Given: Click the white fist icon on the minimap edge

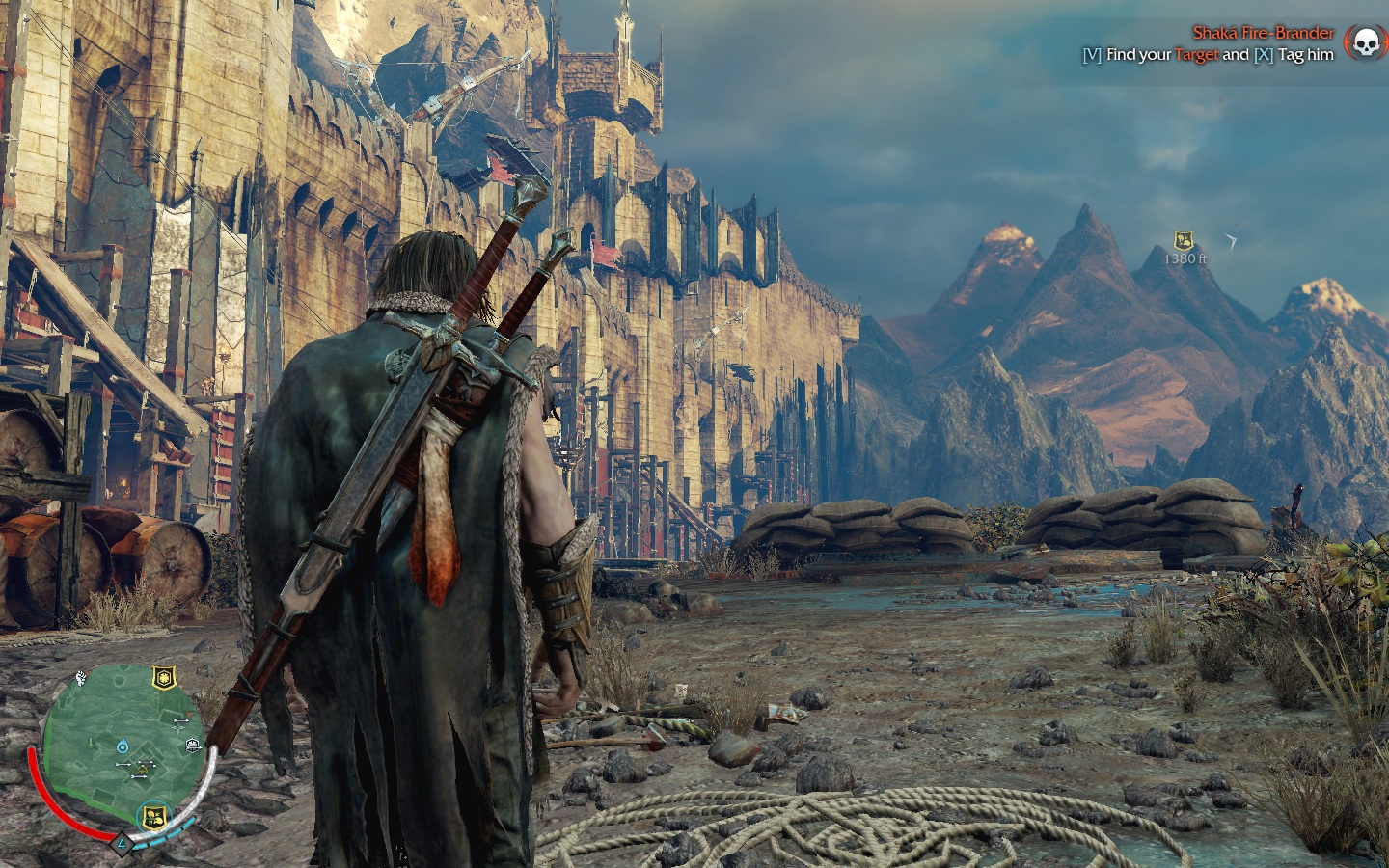Looking at the screenshot, I should (x=83, y=676).
